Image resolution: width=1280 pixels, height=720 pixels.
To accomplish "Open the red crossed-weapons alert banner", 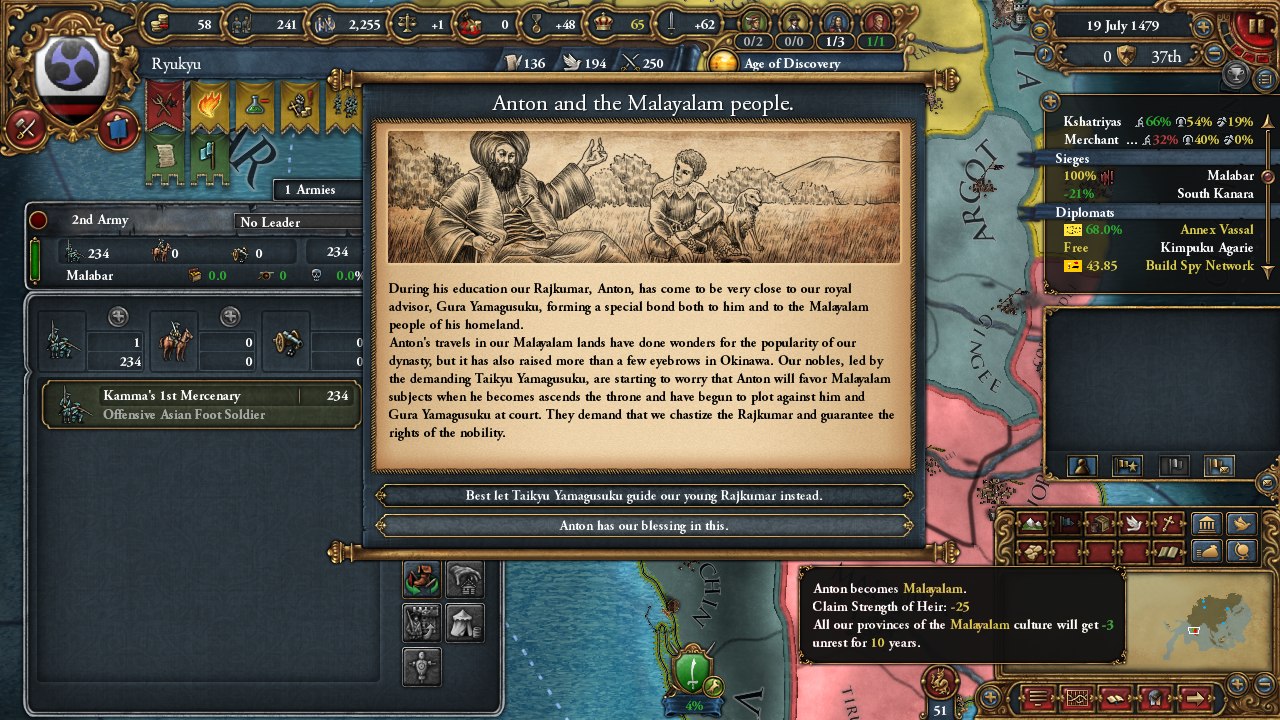I will point(165,105).
